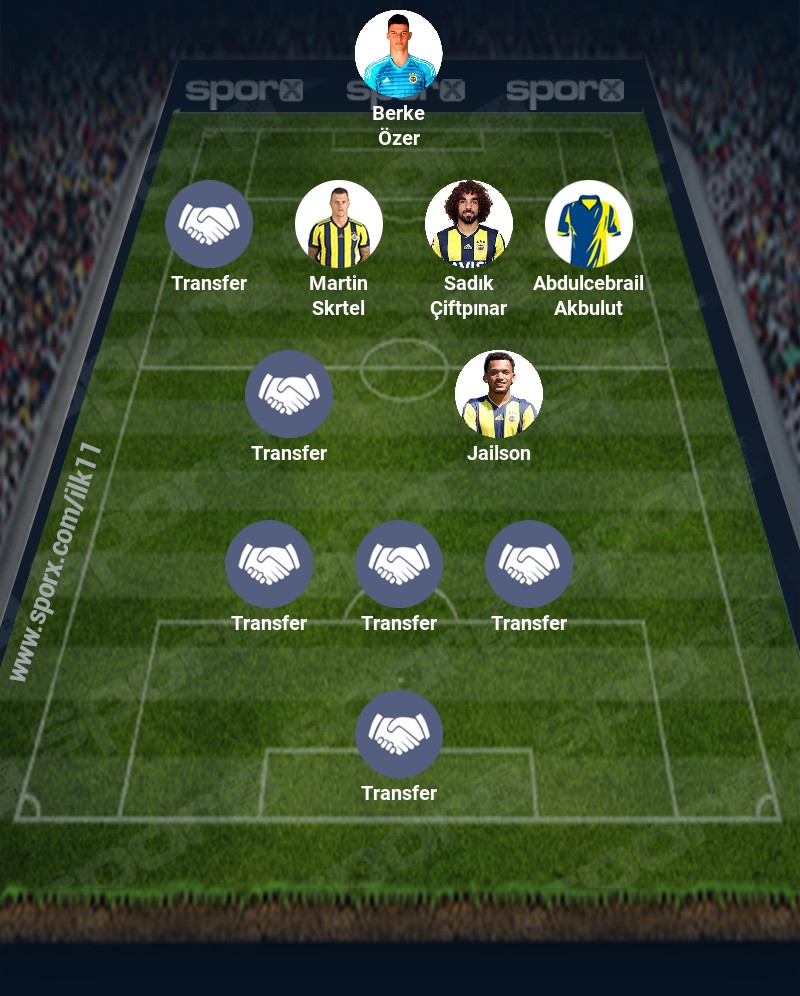Fill the lone striker Transfer slot

(398, 734)
